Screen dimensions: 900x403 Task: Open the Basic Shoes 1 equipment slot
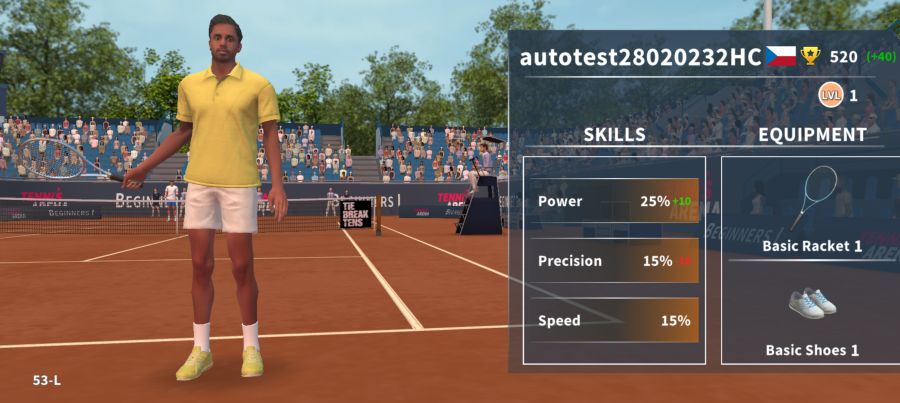click(811, 316)
